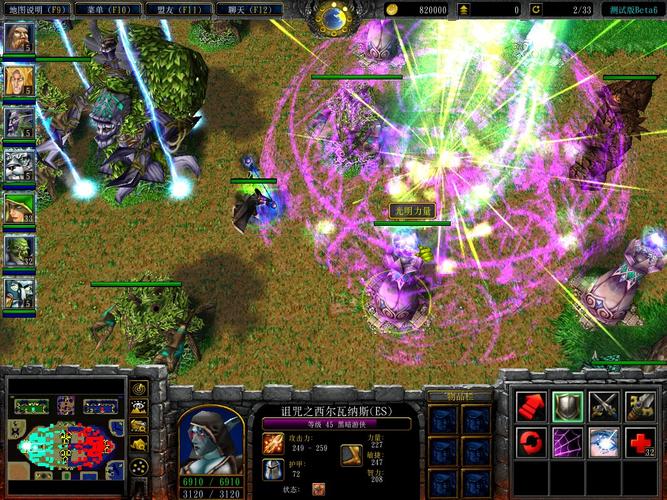Image resolution: width=667 pixels, height=500 pixels.
Task: Select the blonde-haired hero portrait
Action: click(19, 80)
